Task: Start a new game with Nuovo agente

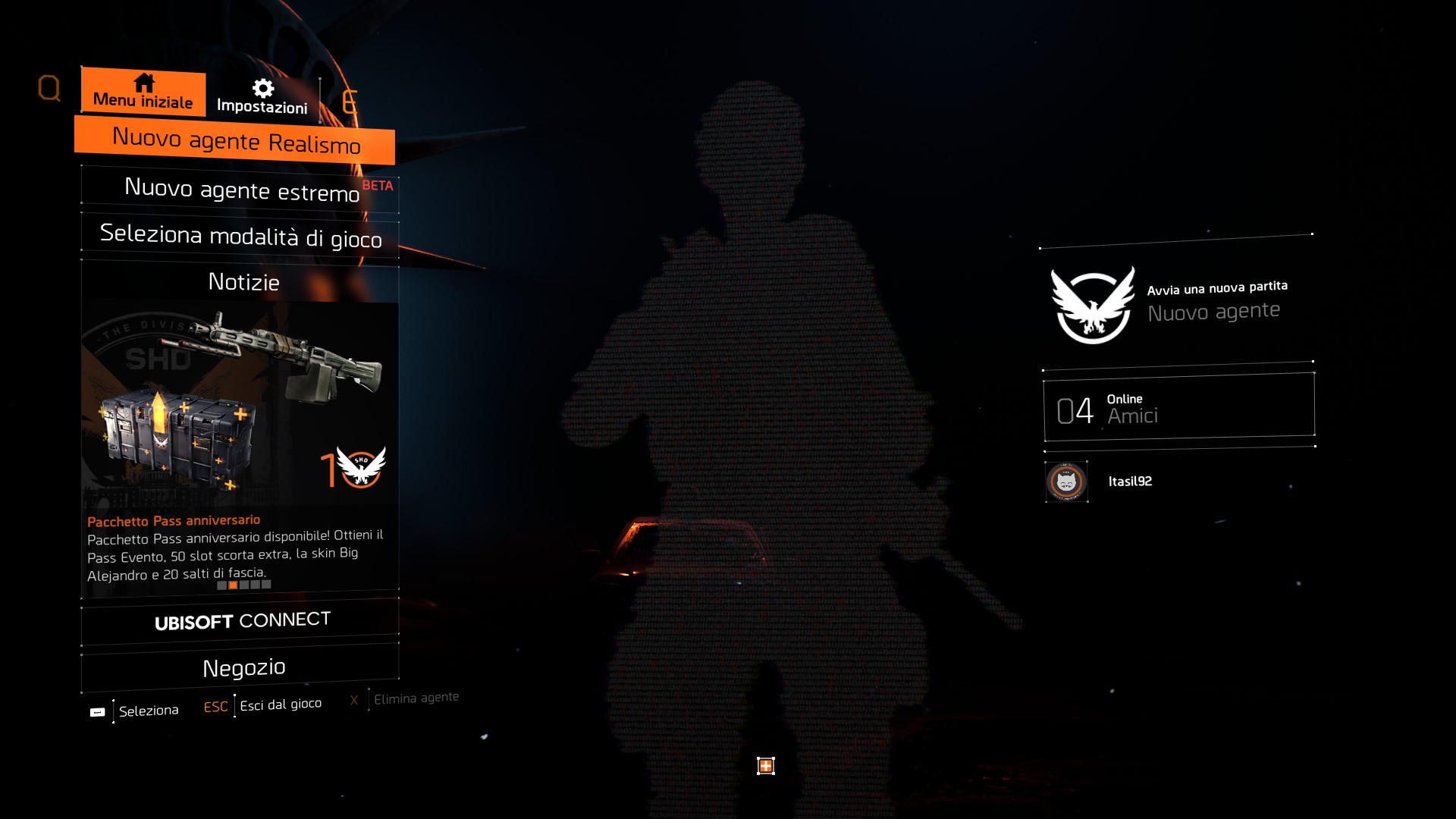Action: (1177, 303)
